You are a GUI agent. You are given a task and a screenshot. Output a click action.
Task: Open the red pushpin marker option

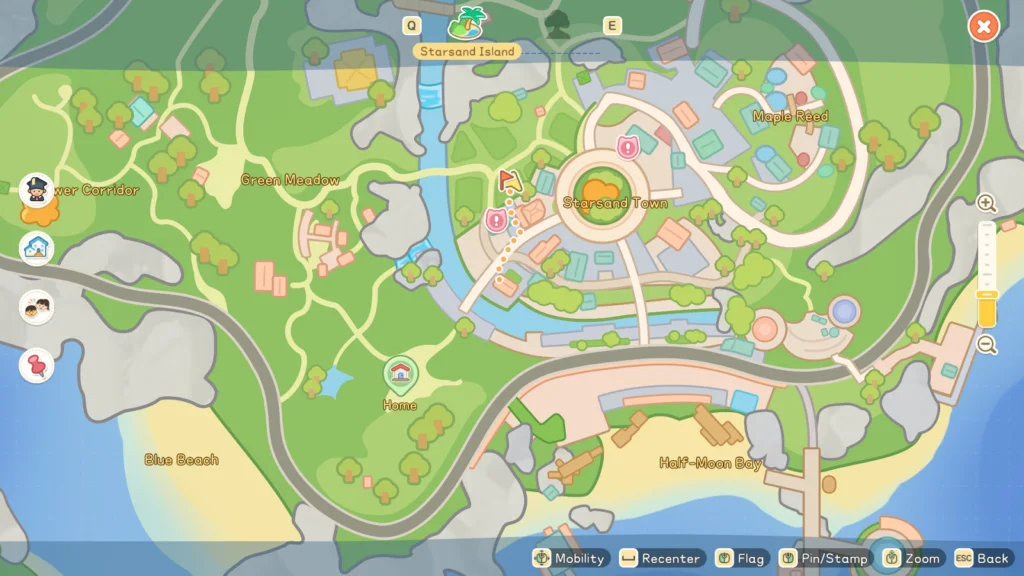(x=37, y=365)
